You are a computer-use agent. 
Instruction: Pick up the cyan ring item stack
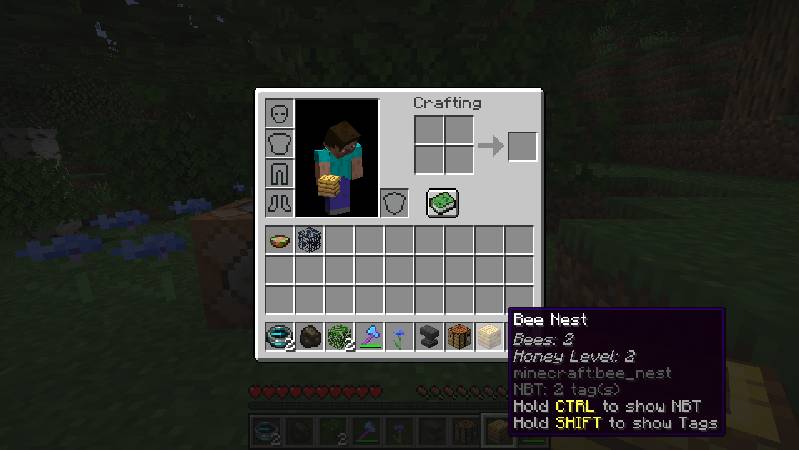click(x=280, y=336)
